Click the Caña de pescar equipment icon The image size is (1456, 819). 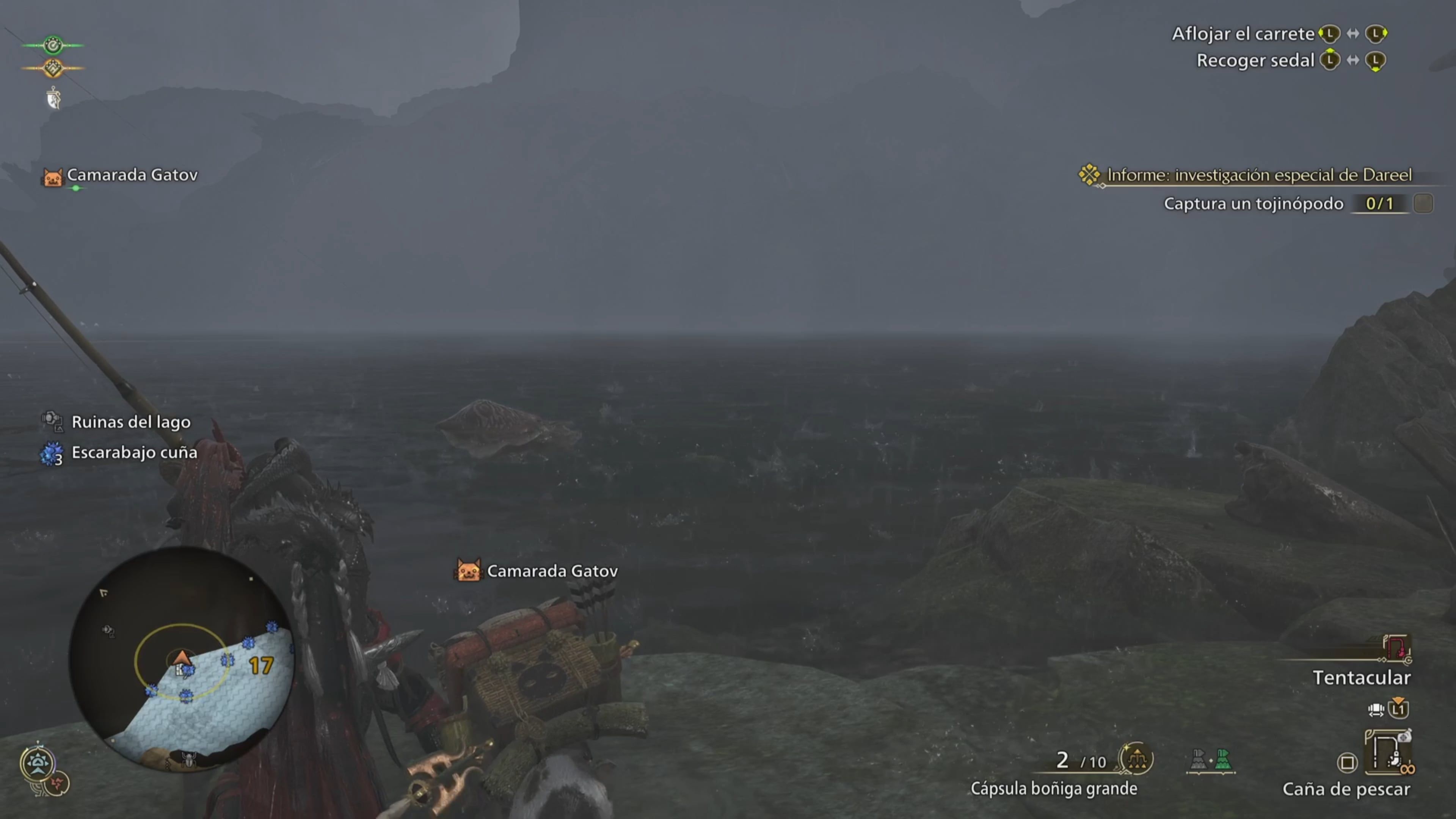[1388, 752]
